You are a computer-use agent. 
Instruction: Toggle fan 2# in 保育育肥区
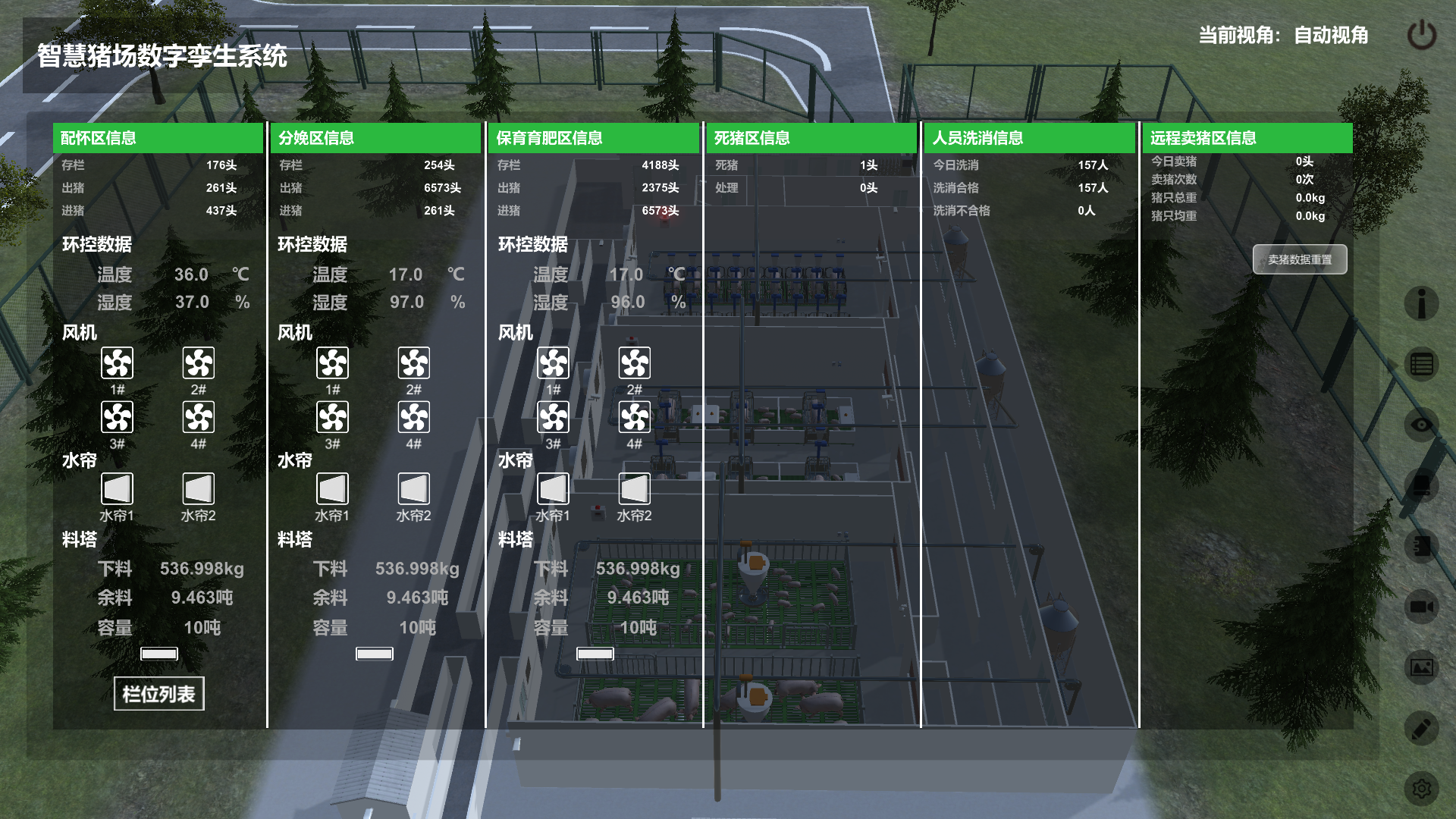coord(635,363)
